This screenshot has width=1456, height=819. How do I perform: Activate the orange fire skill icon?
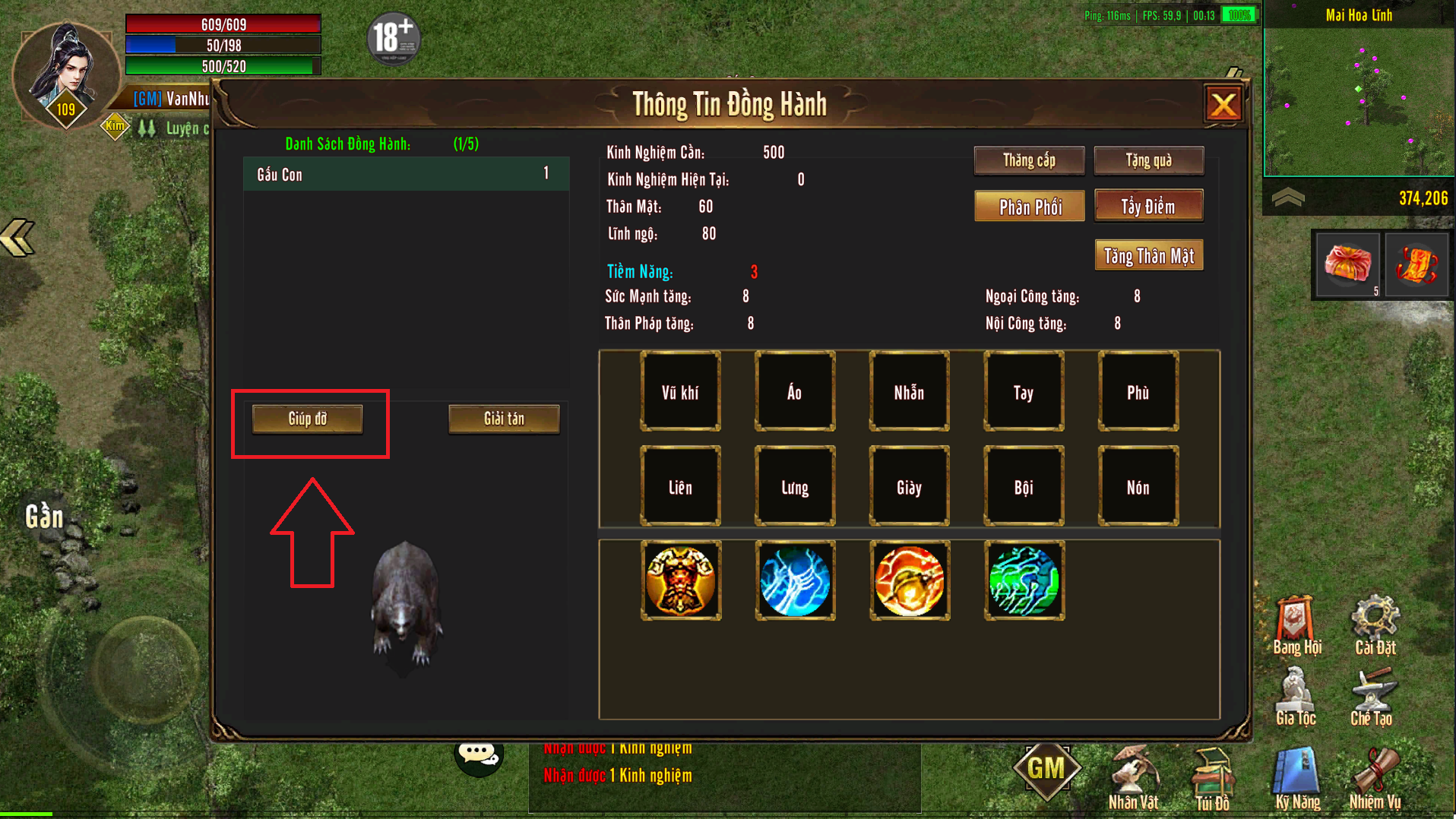[x=910, y=580]
